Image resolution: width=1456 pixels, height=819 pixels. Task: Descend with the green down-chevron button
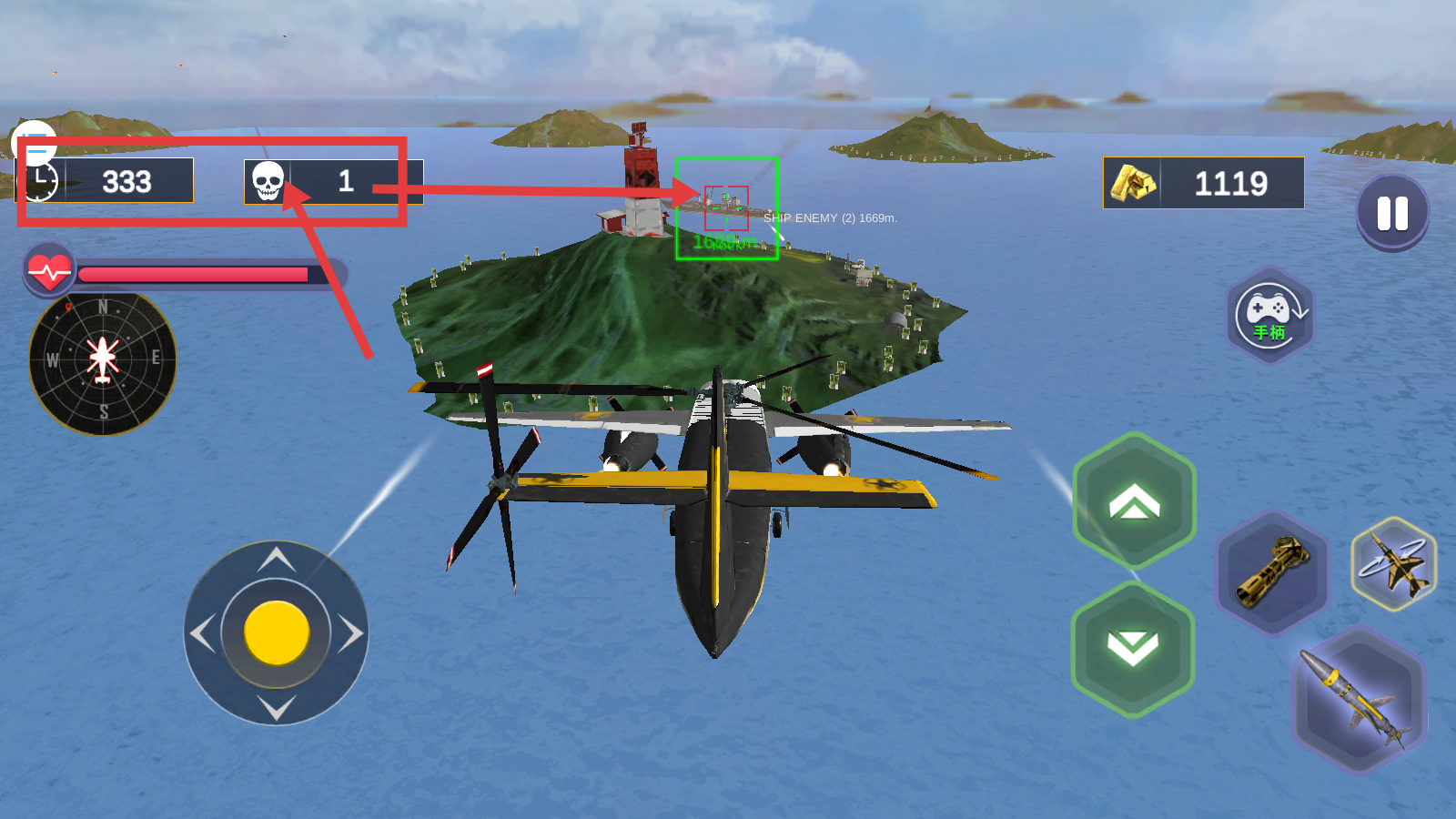pos(1133,649)
